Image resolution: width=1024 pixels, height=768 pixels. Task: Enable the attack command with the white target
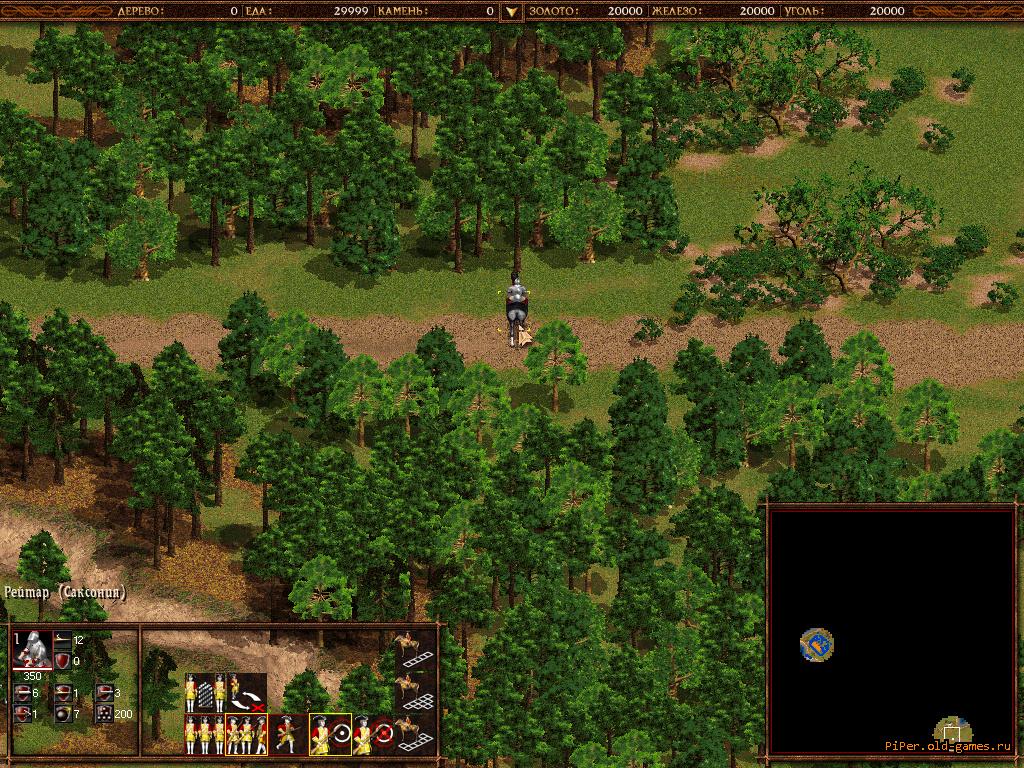(x=331, y=735)
